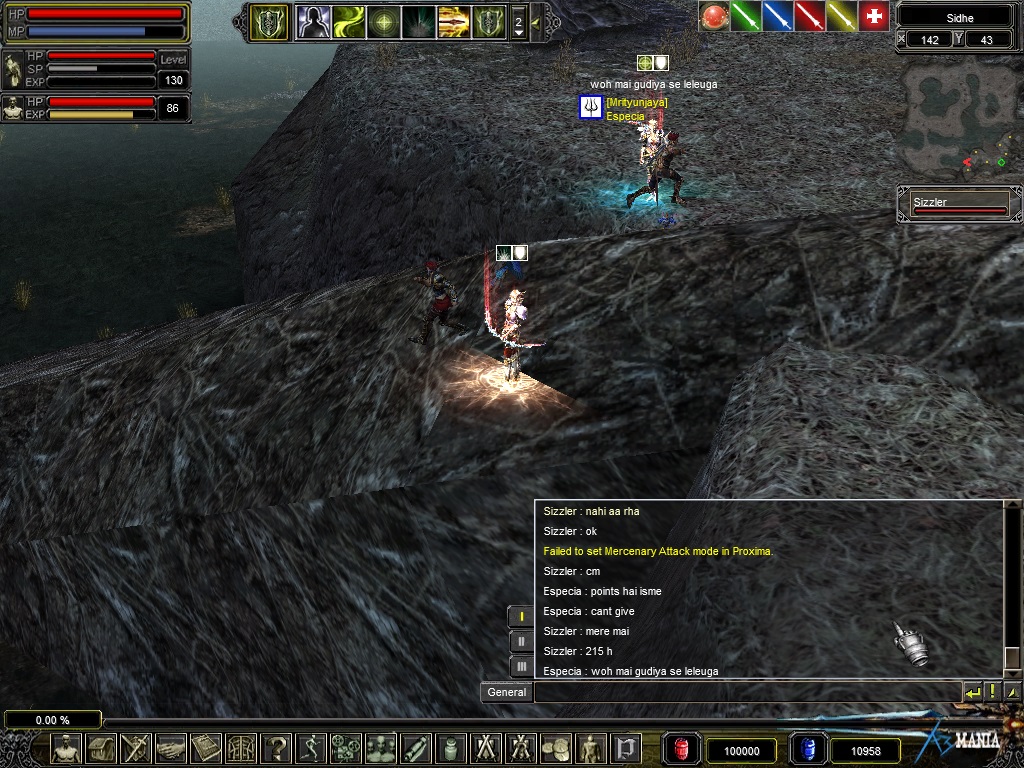Click the red cross icon
This screenshot has height=768, width=1024.
(x=874, y=16)
